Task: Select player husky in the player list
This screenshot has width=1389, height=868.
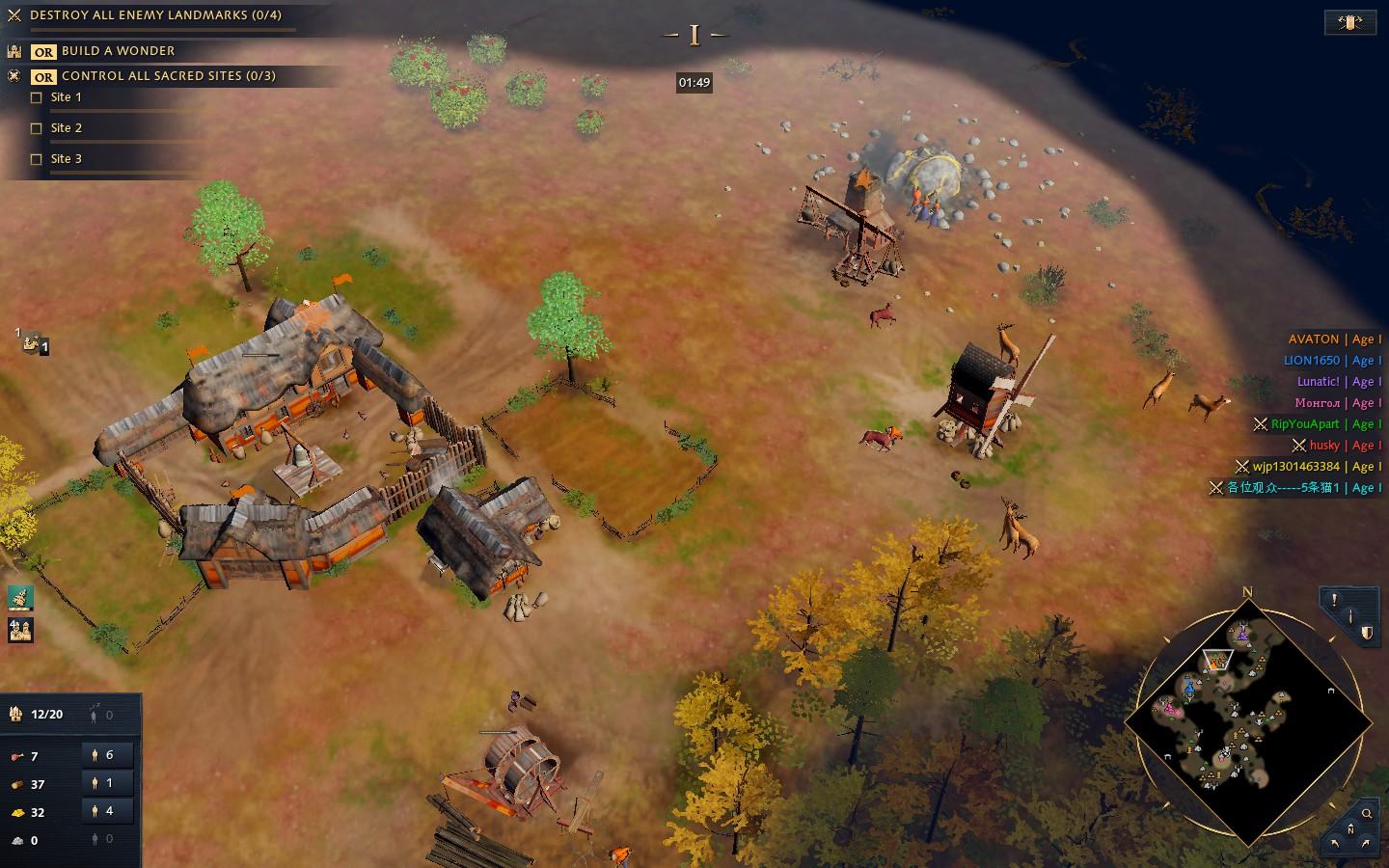Action: [1323, 446]
